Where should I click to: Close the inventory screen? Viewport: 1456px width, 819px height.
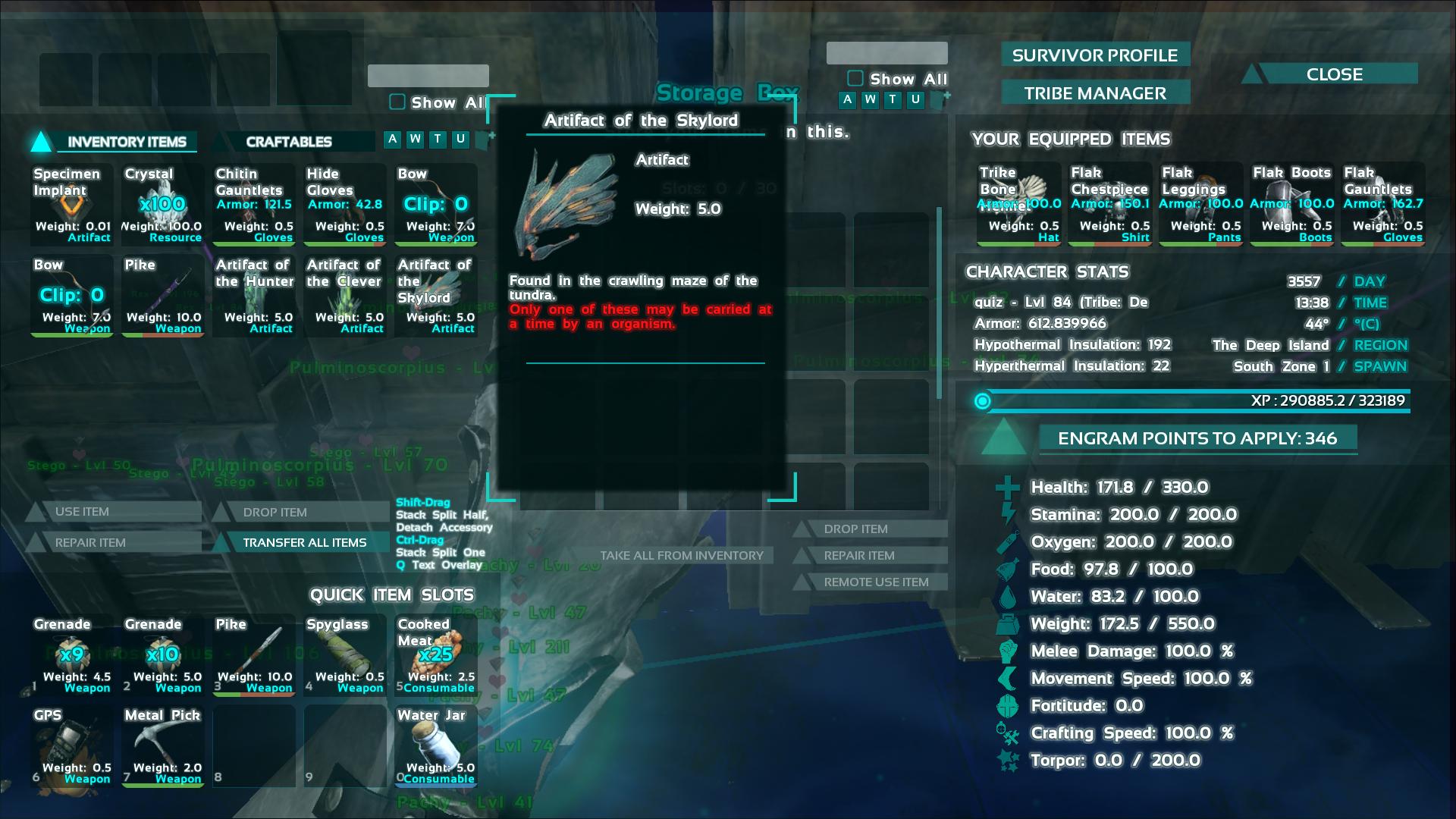pyautogui.click(x=1334, y=74)
